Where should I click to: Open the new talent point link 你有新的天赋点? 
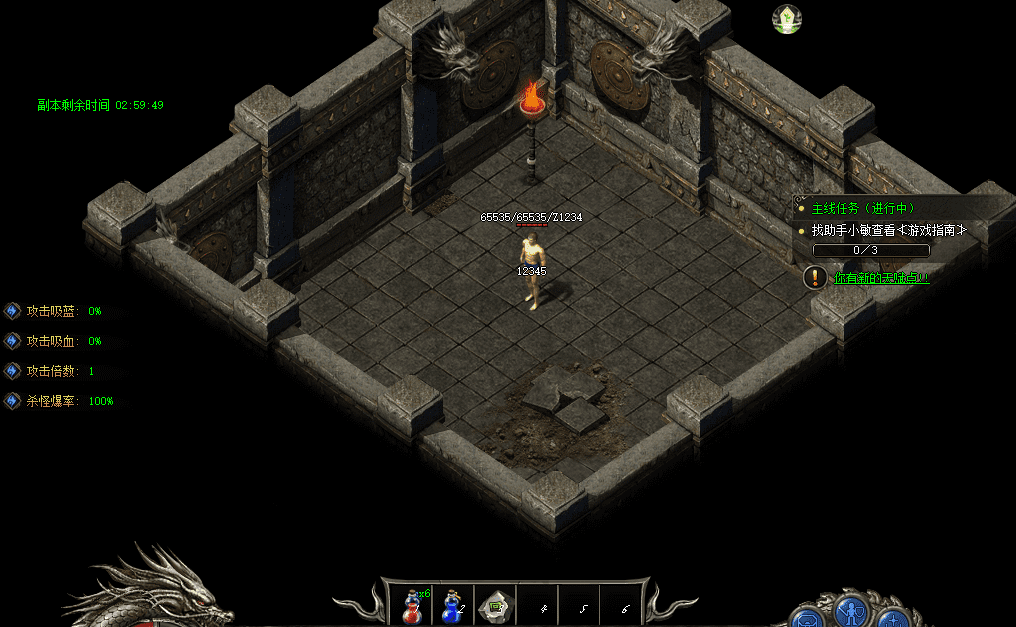(881, 277)
